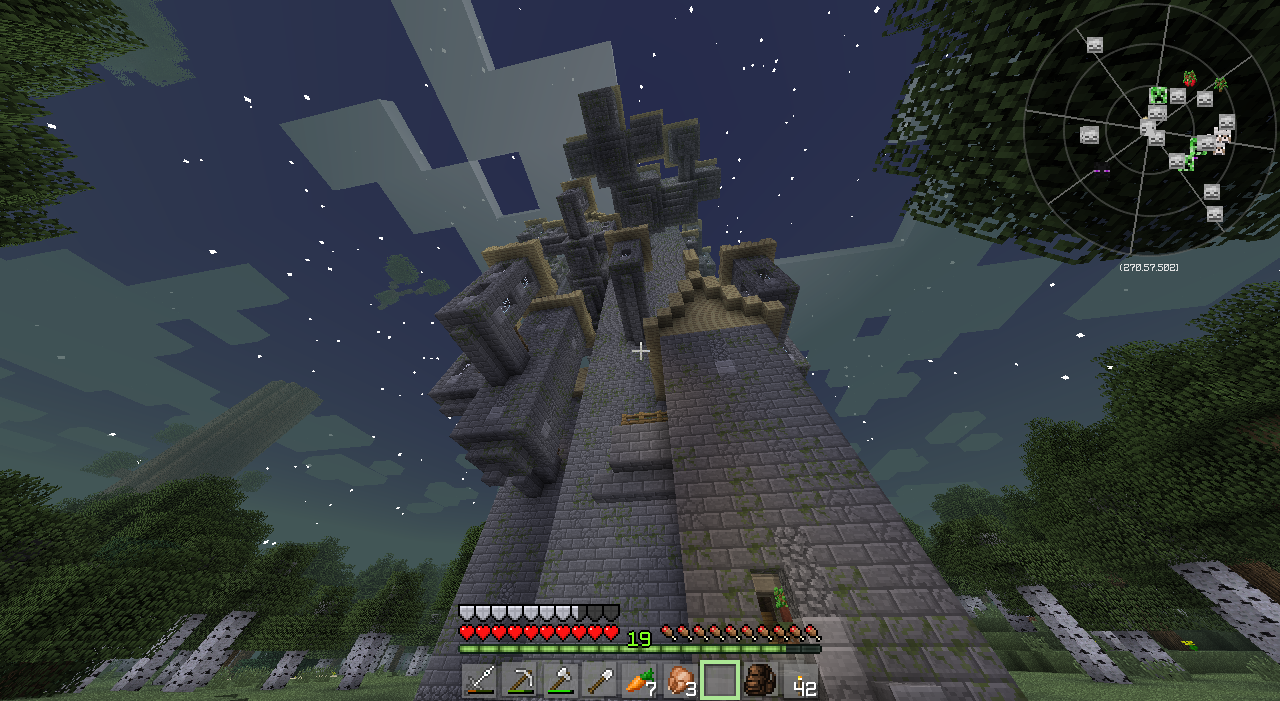Choose the torch stack of 42

coord(800,680)
